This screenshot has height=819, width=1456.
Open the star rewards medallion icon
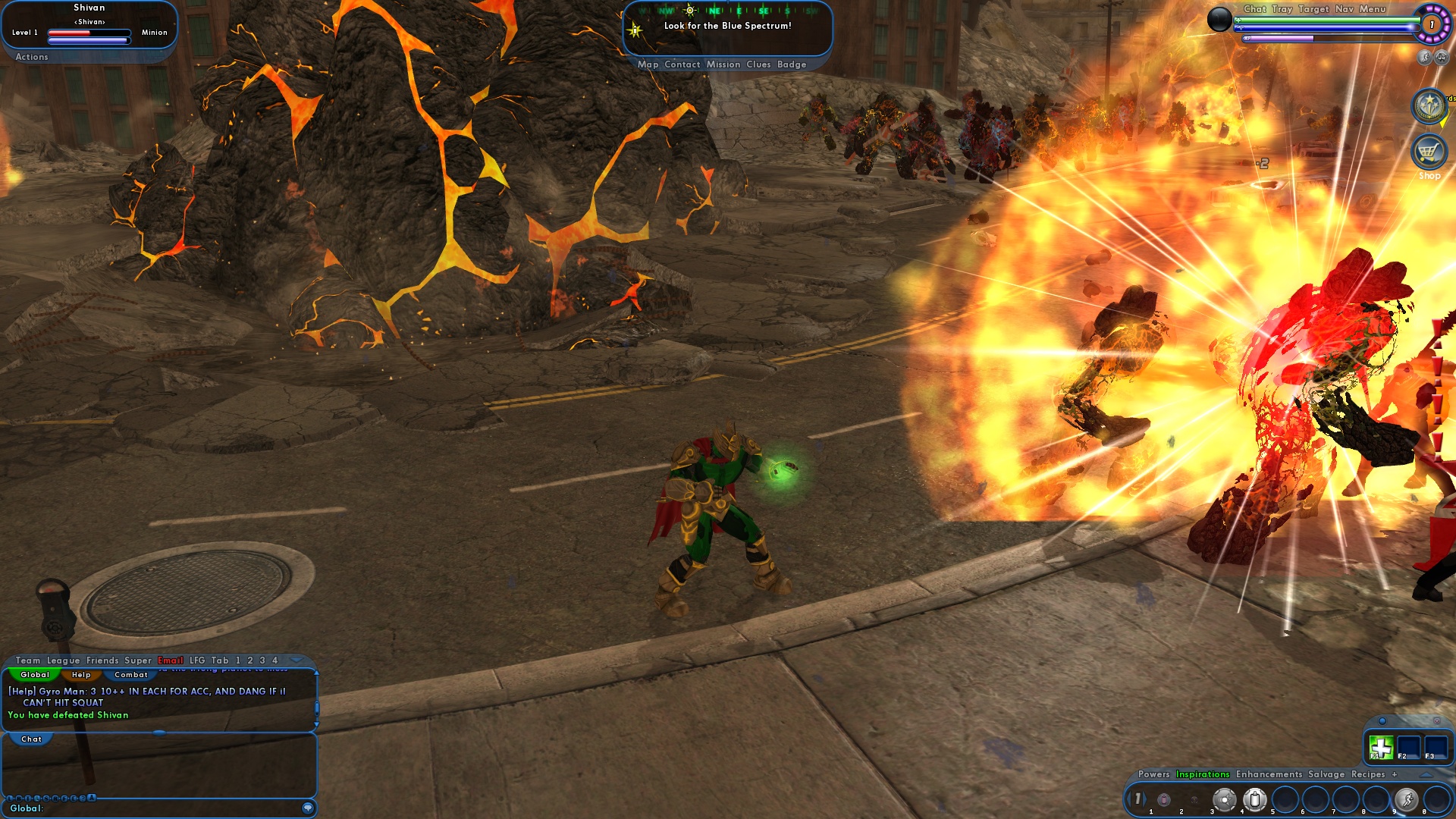[x=1429, y=106]
